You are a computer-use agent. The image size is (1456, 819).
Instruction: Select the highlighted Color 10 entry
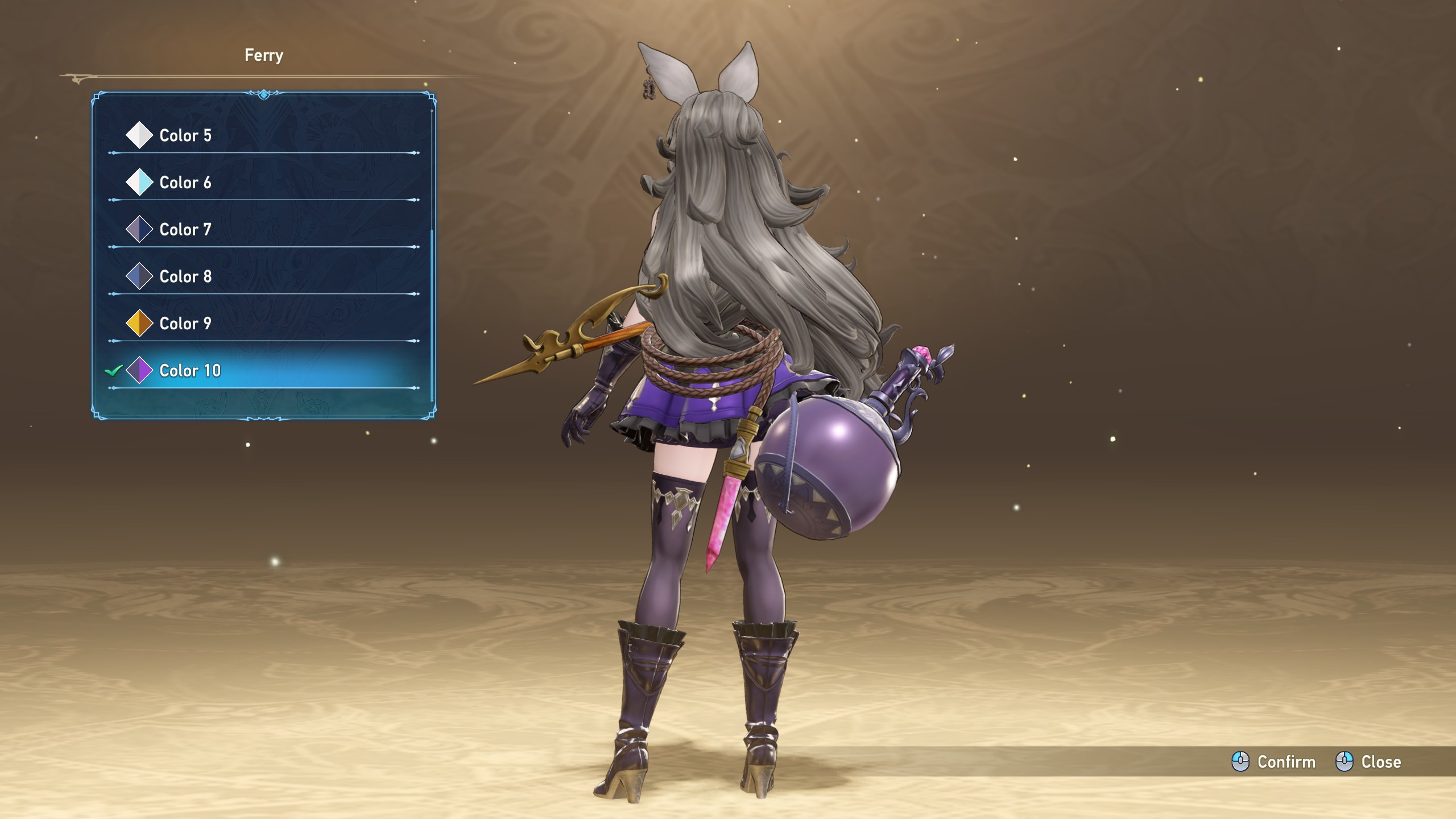point(190,371)
